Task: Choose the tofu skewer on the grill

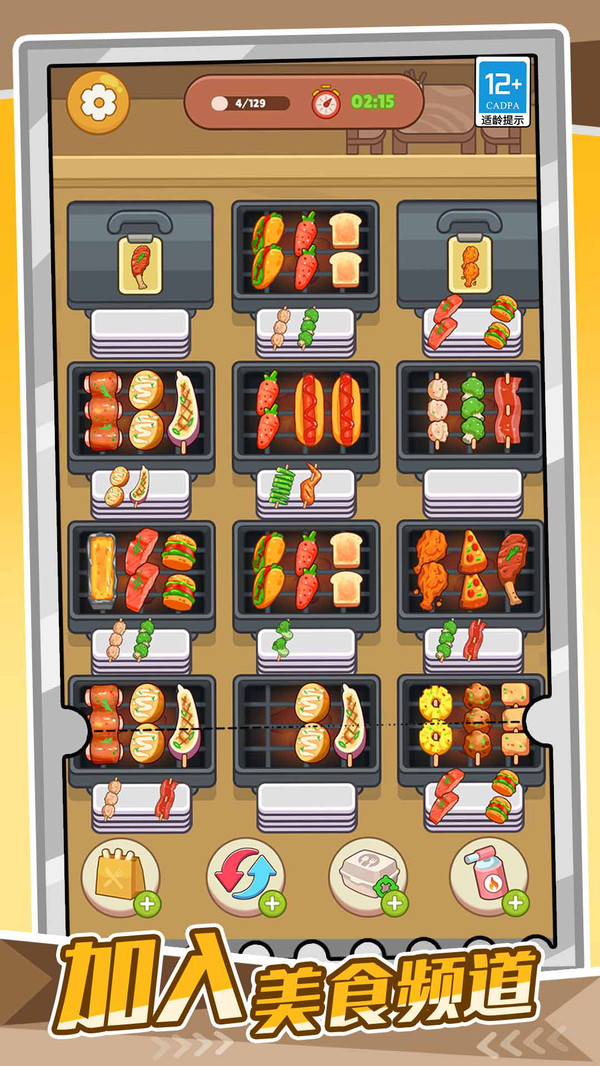Action: (515, 720)
